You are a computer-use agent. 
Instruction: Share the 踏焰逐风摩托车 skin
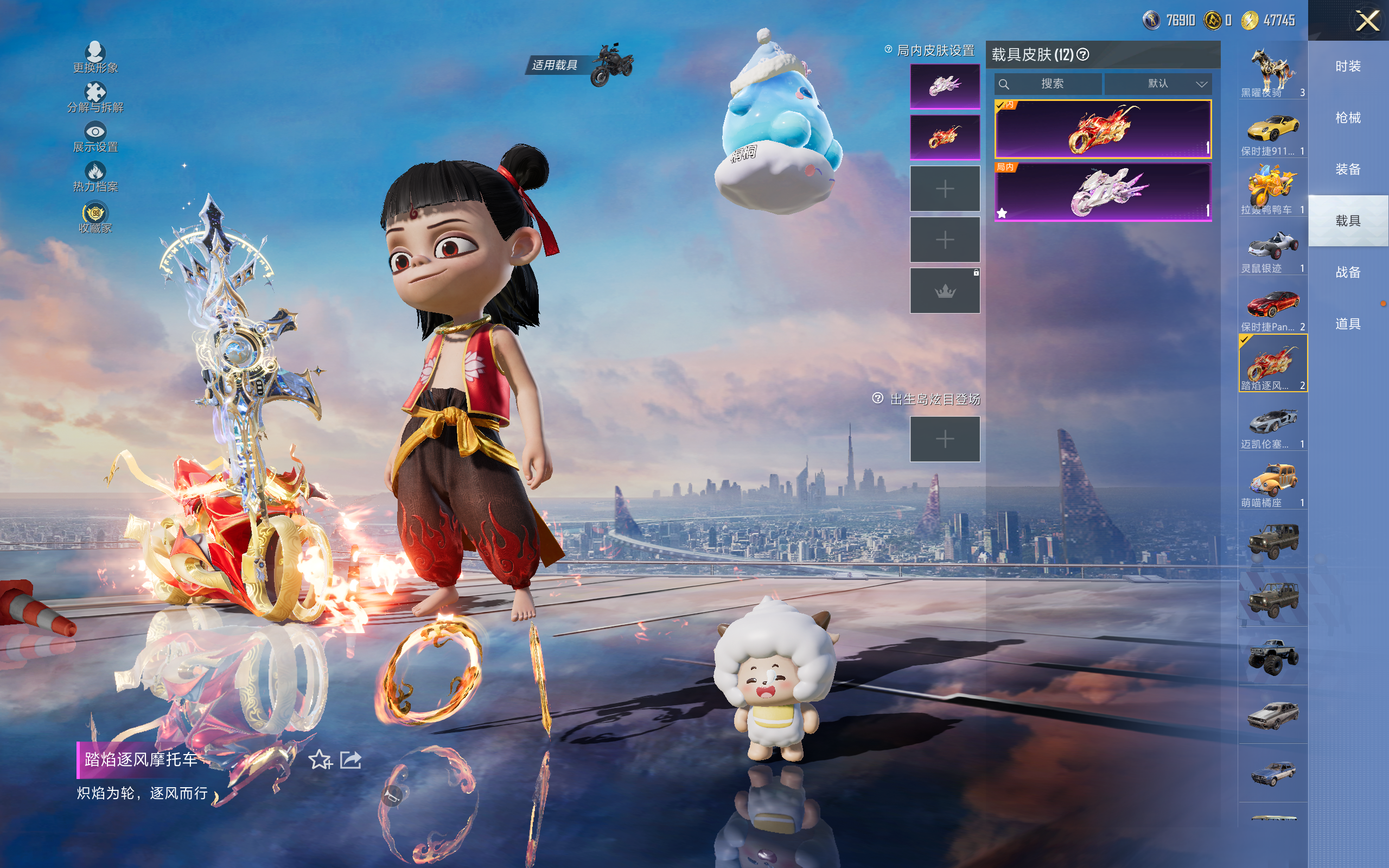click(351, 760)
